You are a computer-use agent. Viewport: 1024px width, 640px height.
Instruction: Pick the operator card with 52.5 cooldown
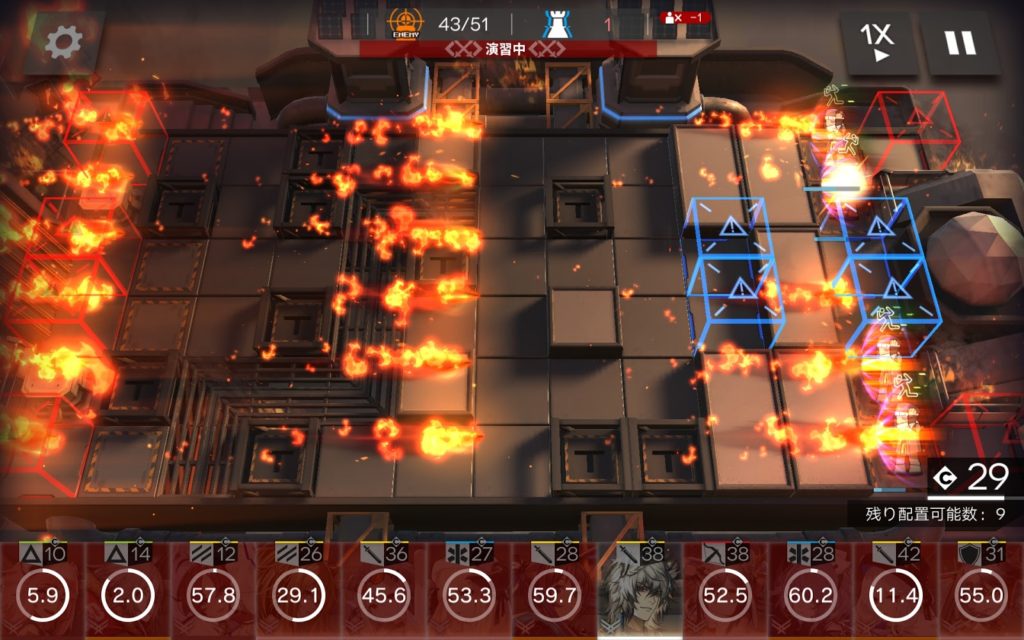[x=725, y=592]
